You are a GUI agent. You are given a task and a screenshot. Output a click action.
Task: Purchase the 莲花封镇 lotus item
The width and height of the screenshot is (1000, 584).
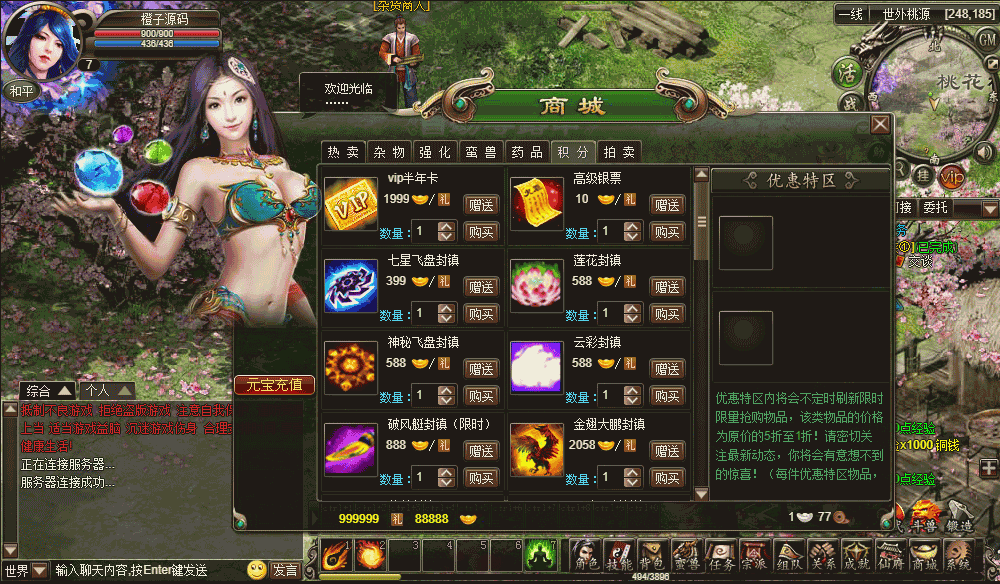click(667, 314)
